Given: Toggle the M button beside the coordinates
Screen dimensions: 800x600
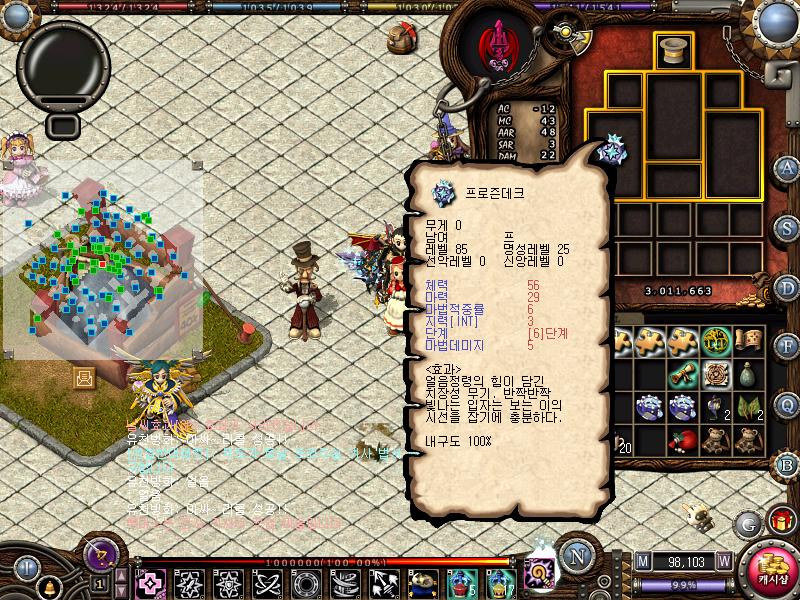Looking at the screenshot, I should pos(642,561).
